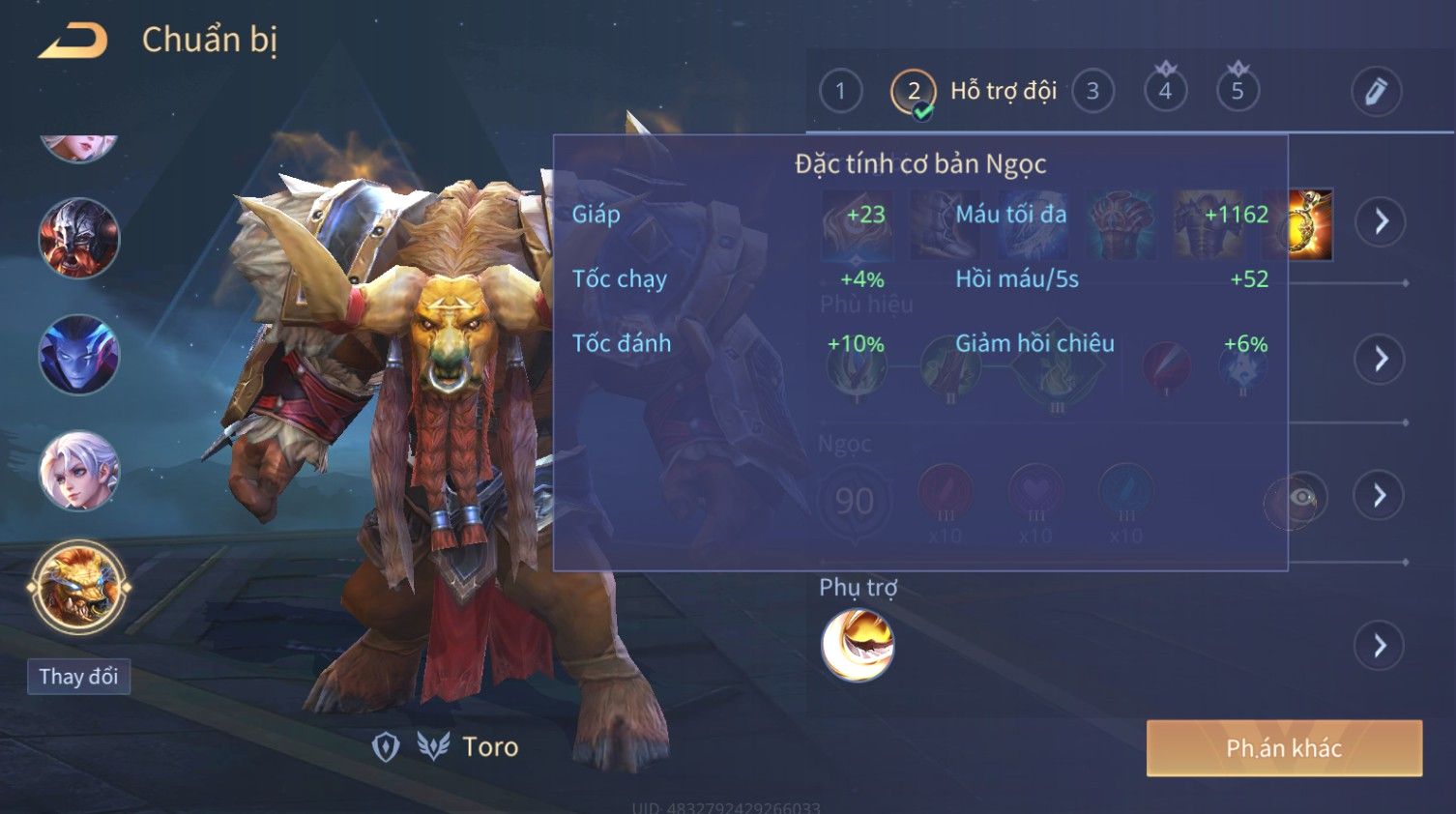
Task: Choose the white-haired hero portrait
Action: point(79,471)
